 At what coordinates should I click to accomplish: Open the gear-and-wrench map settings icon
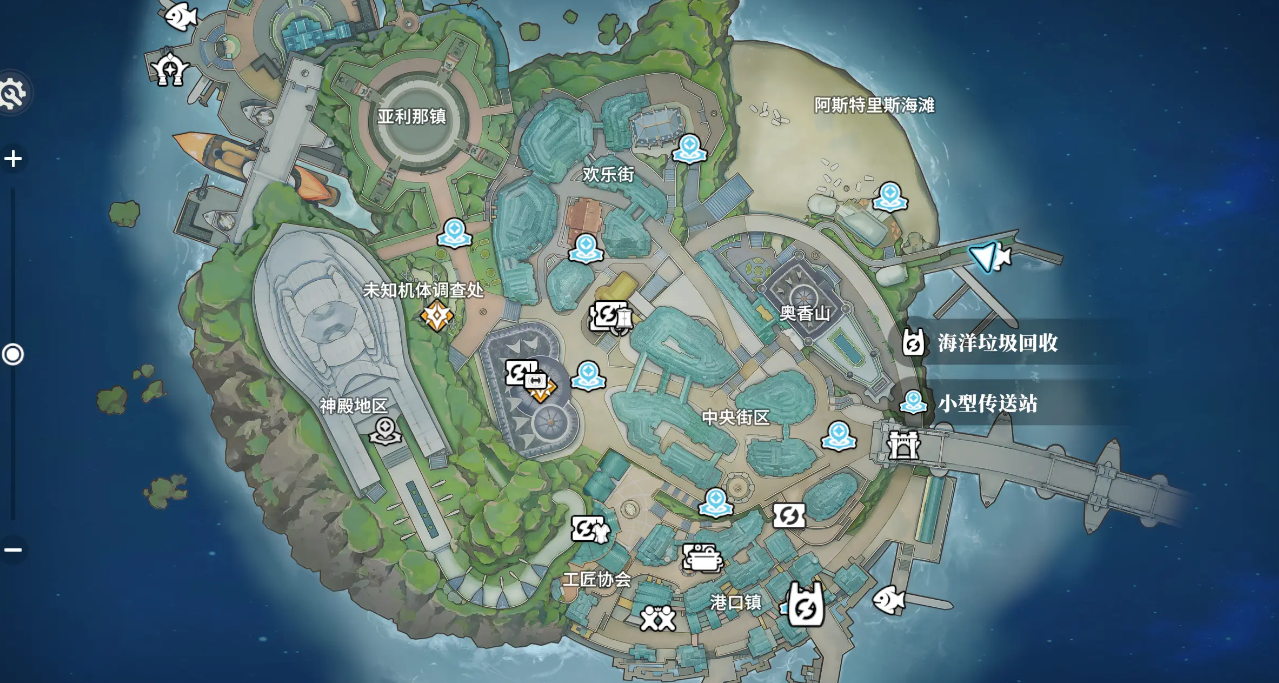click(11, 94)
